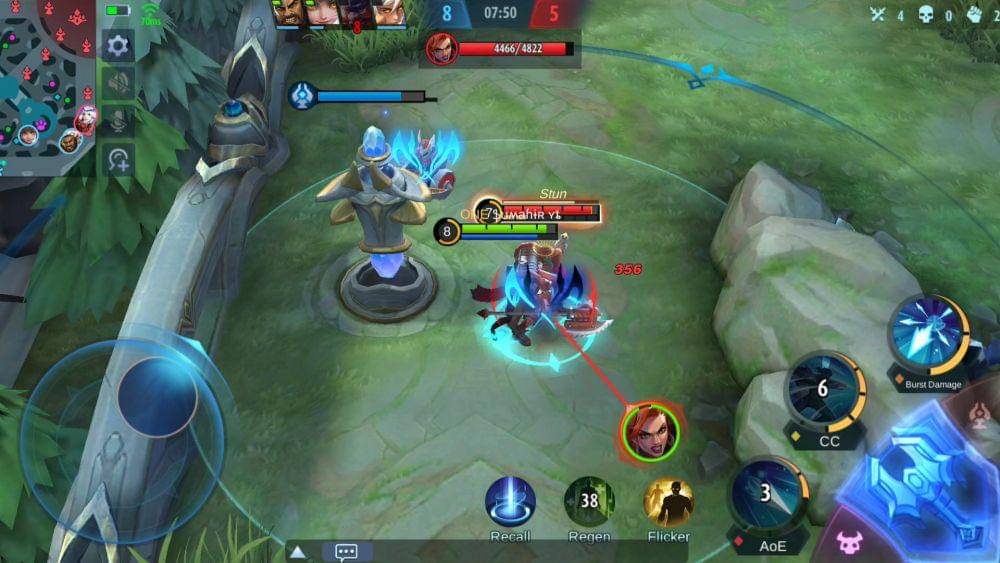Activate the AoE skill
This screenshot has width=1000, height=563.
click(x=768, y=492)
